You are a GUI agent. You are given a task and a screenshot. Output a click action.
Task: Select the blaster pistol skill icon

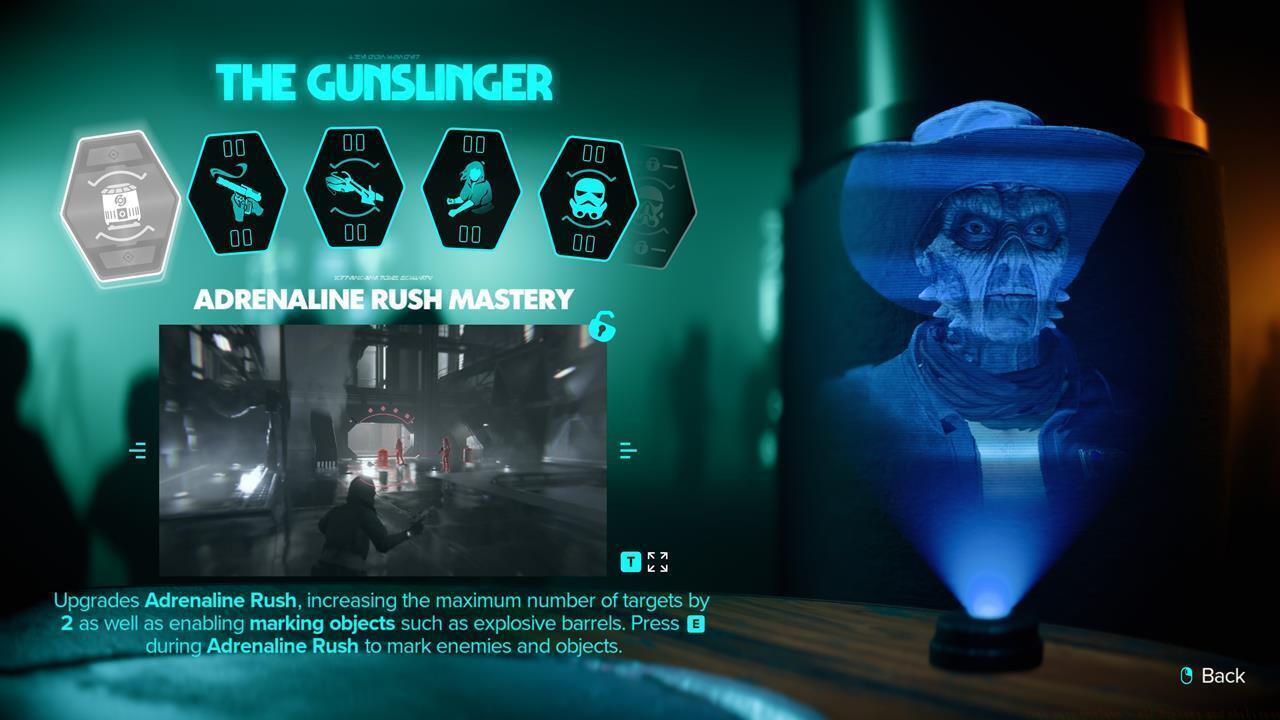(238, 193)
